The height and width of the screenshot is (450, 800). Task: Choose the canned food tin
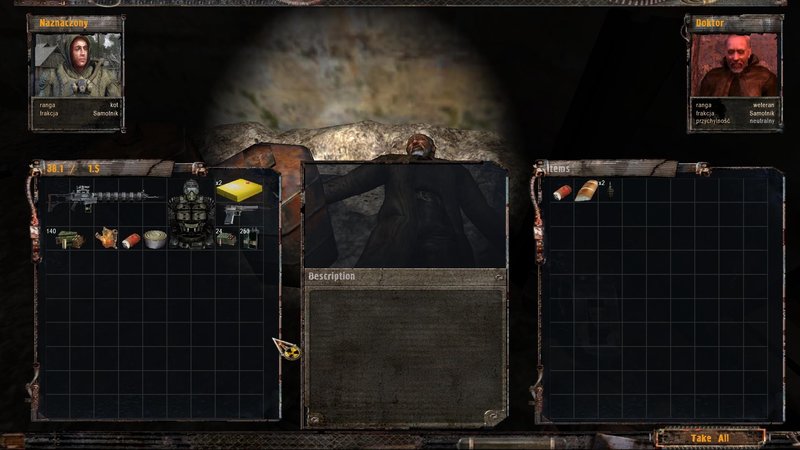click(x=154, y=239)
